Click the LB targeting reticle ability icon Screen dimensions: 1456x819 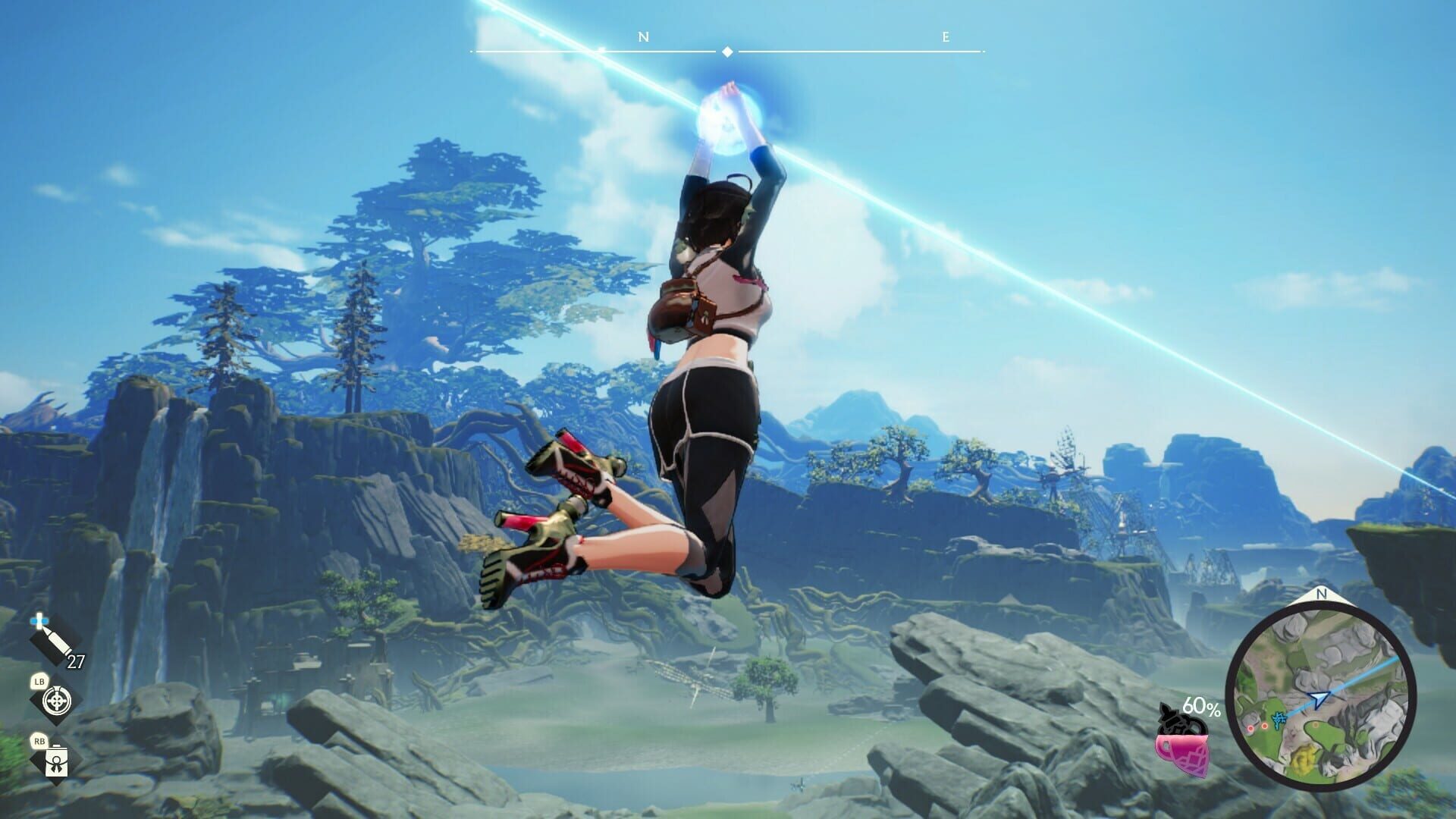coord(57,701)
